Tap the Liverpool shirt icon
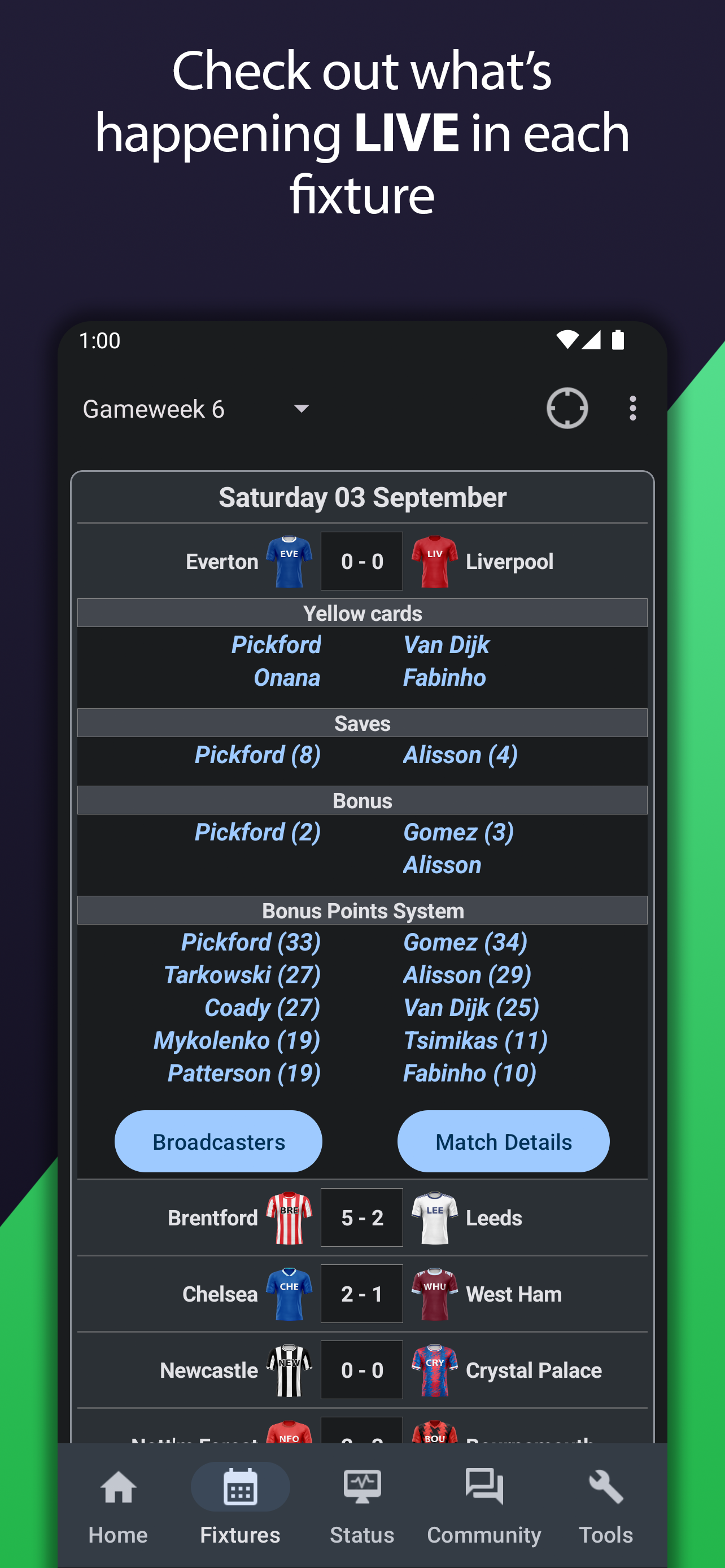This screenshot has width=725, height=1568. tap(435, 560)
